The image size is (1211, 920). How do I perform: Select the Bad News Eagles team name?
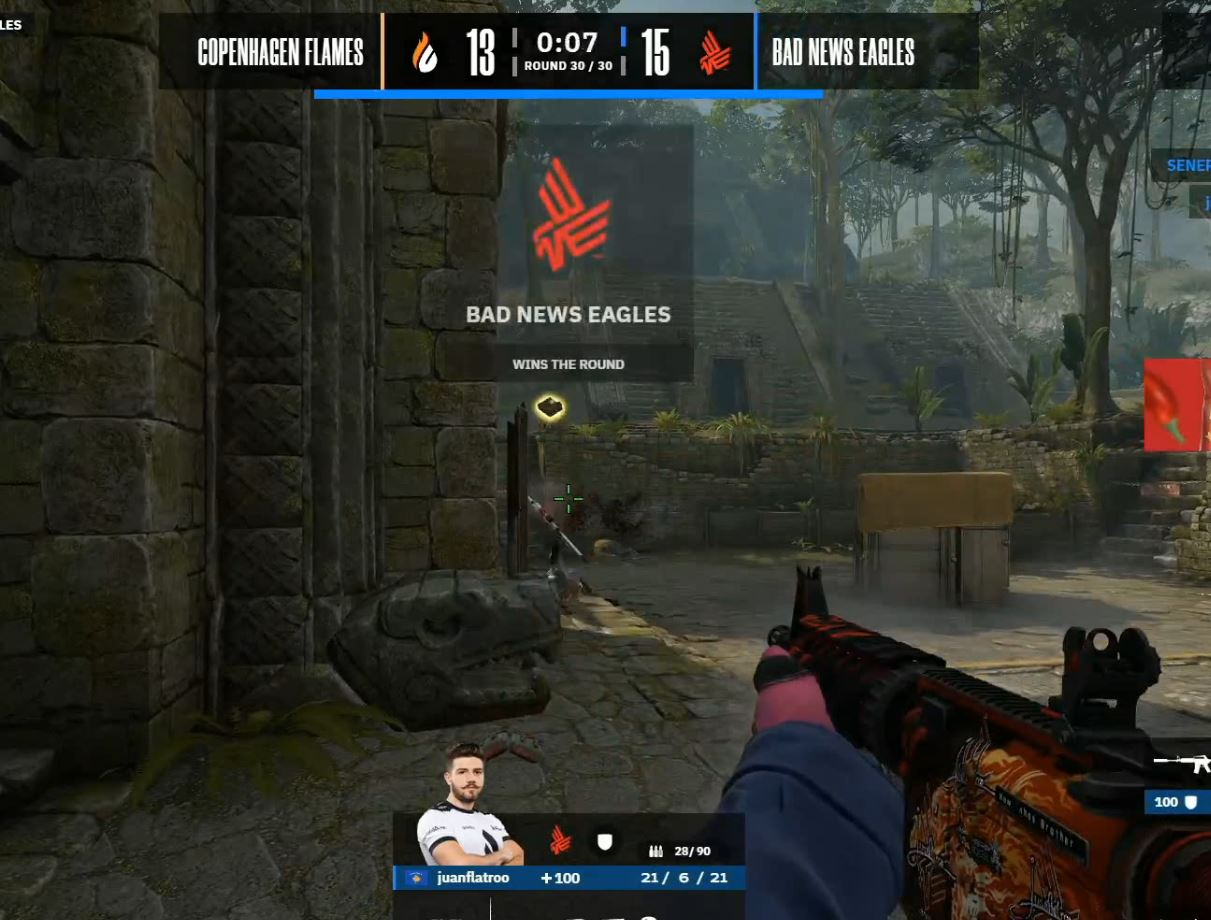point(843,53)
